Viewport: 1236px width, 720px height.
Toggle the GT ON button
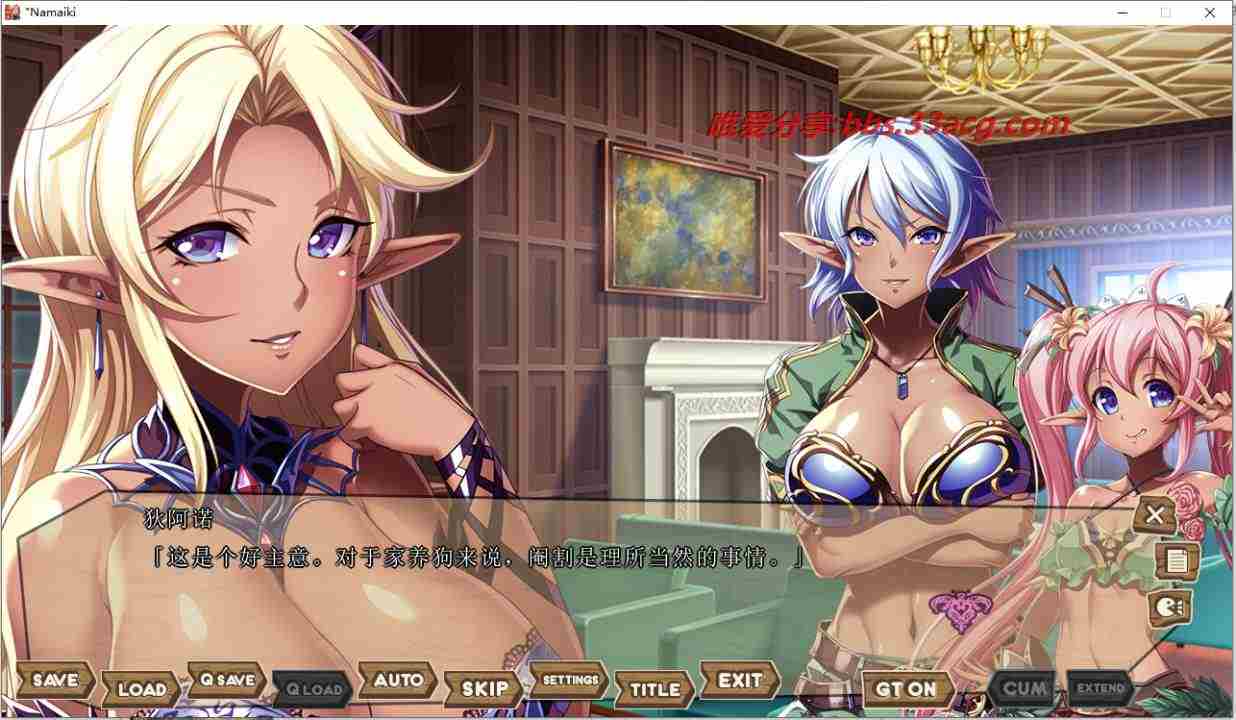tap(906, 689)
